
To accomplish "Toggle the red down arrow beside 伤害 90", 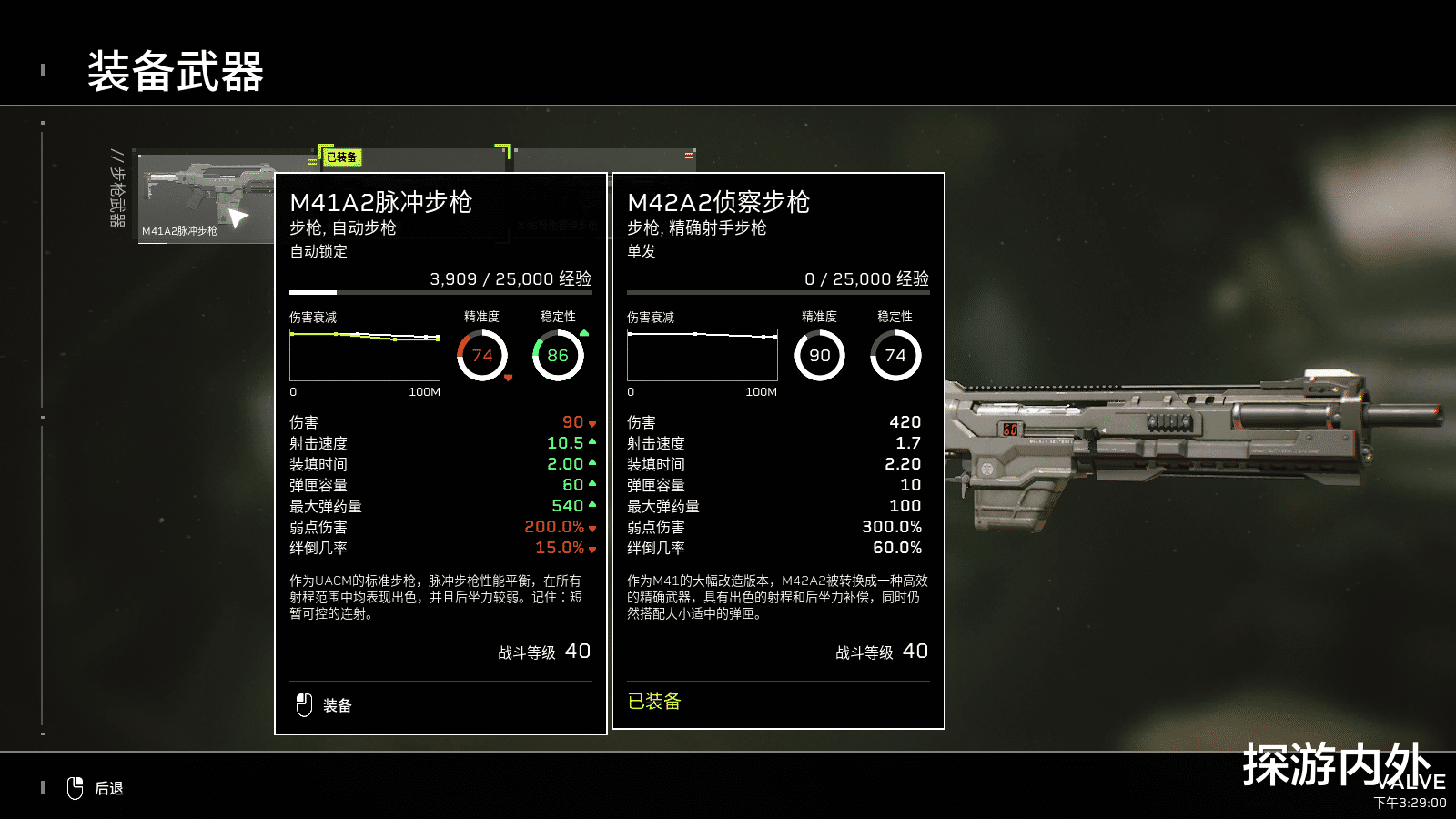I will 592,422.
